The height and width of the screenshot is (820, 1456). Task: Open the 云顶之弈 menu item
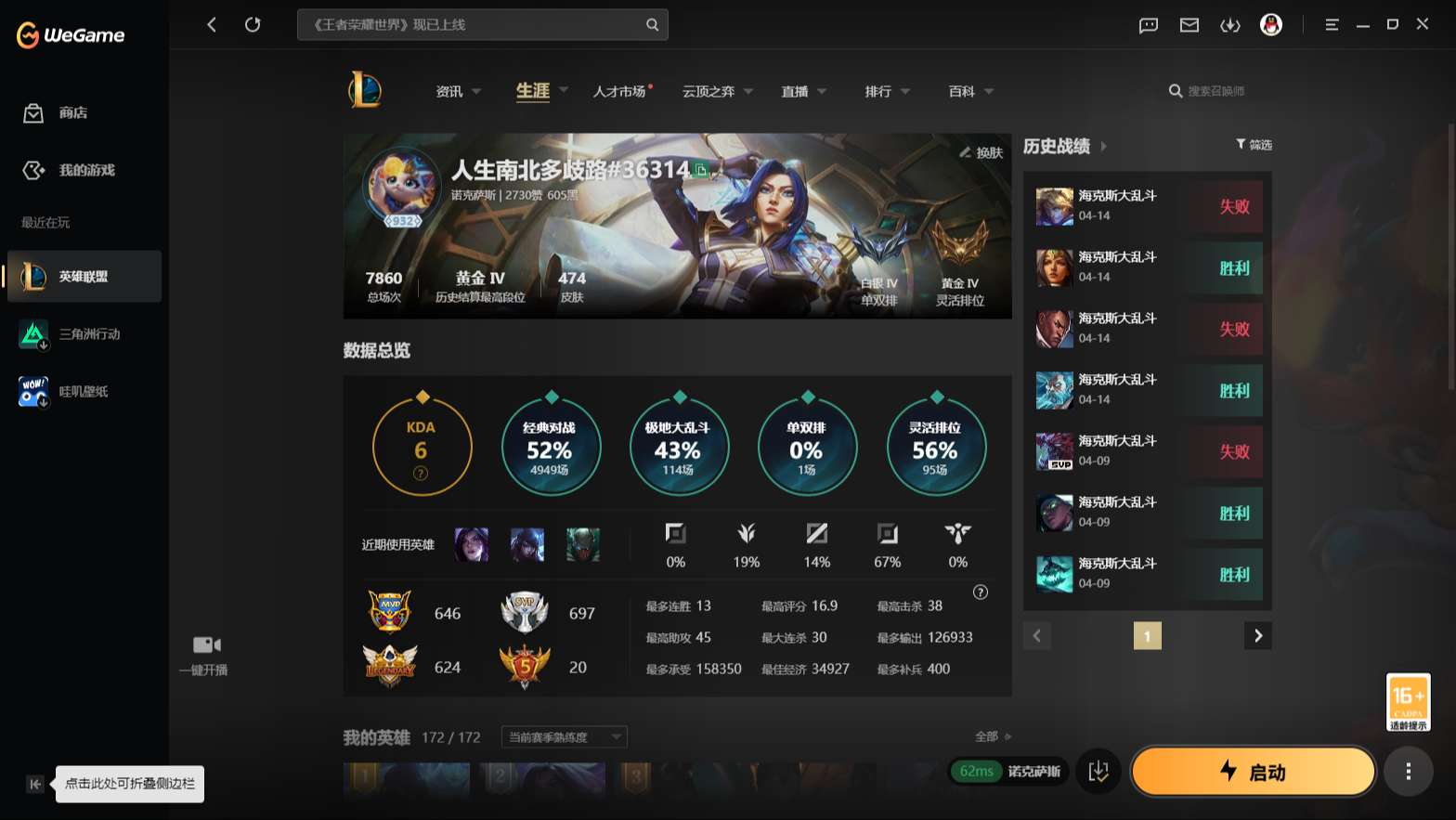click(x=710, y=91)
